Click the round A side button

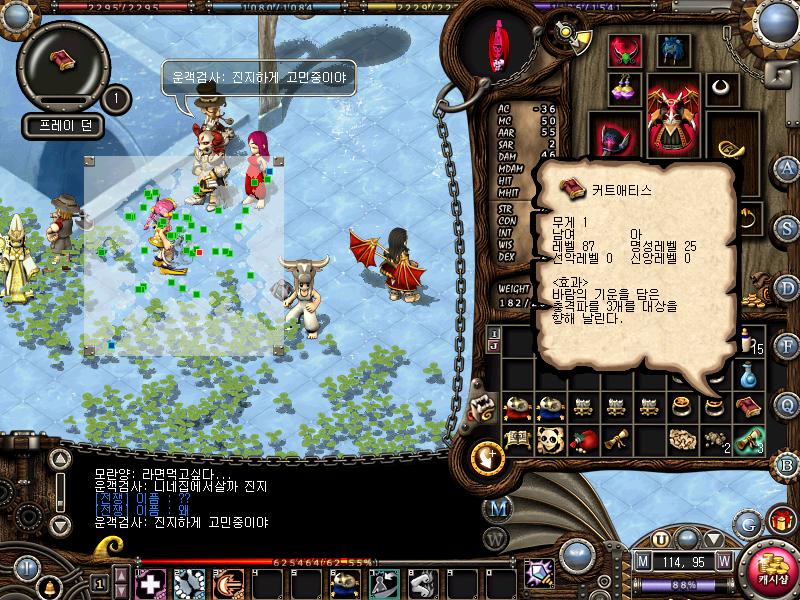coord(787,168)
